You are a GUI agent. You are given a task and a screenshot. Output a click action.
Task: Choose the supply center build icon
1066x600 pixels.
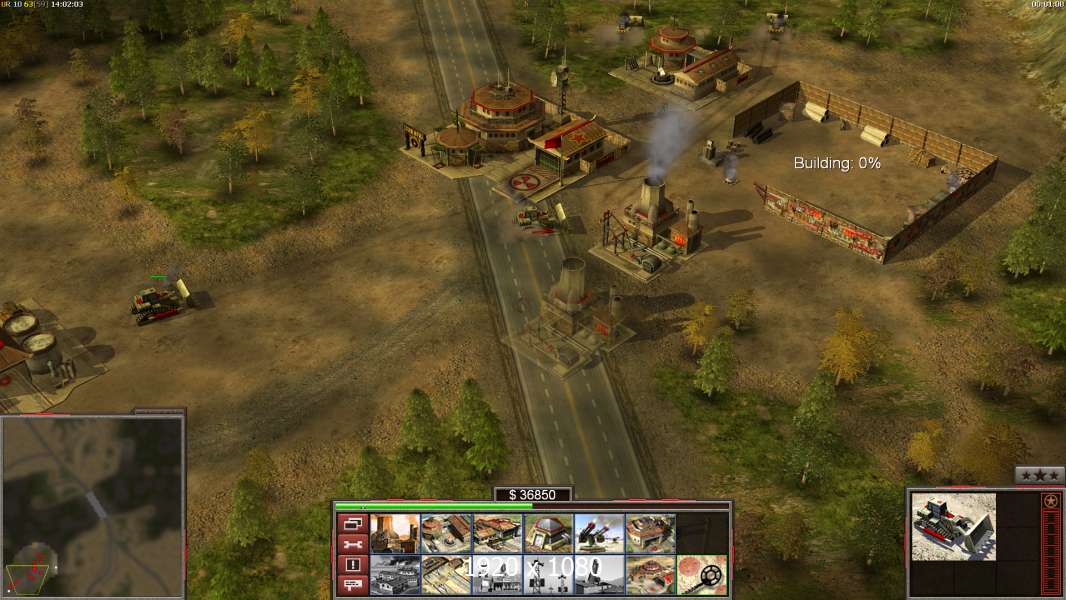(x=497, y=534)
